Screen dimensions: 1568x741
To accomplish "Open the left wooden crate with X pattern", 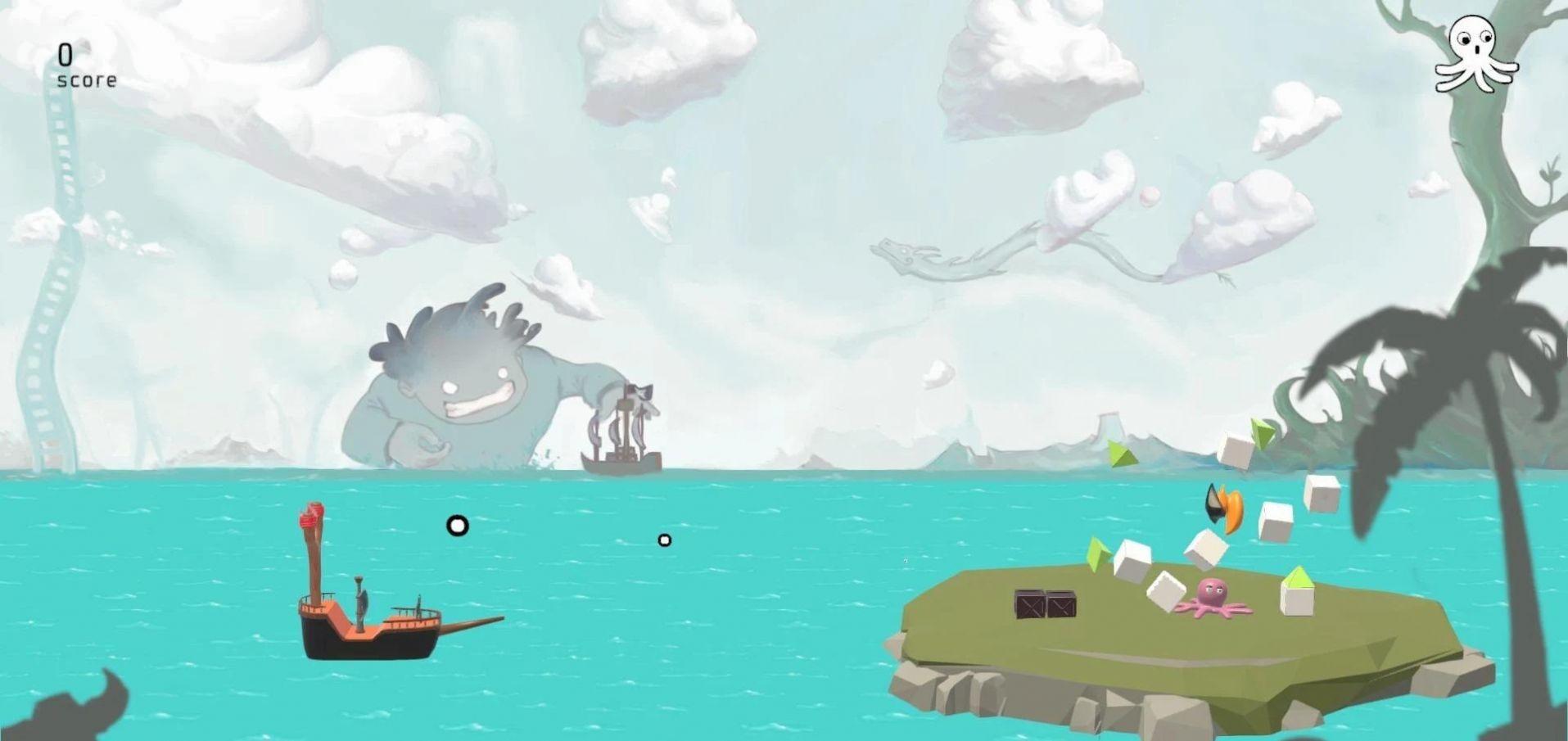I will click(1030, 604).
